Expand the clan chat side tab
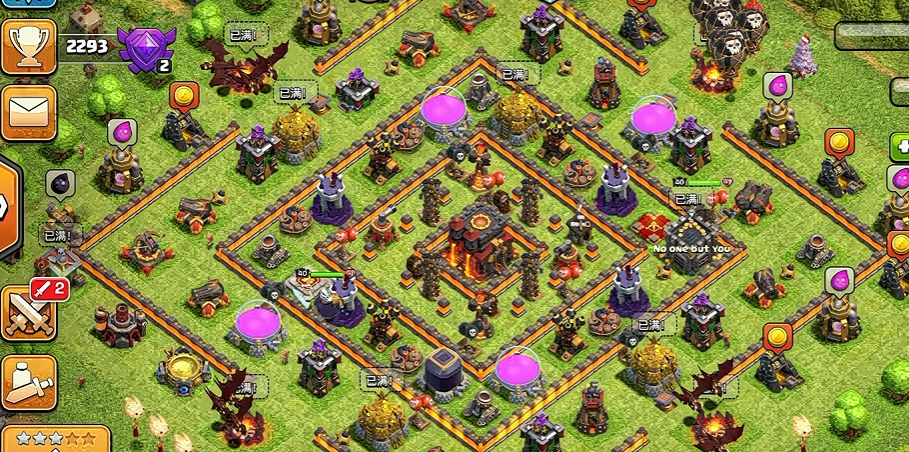 pos(7,205)
